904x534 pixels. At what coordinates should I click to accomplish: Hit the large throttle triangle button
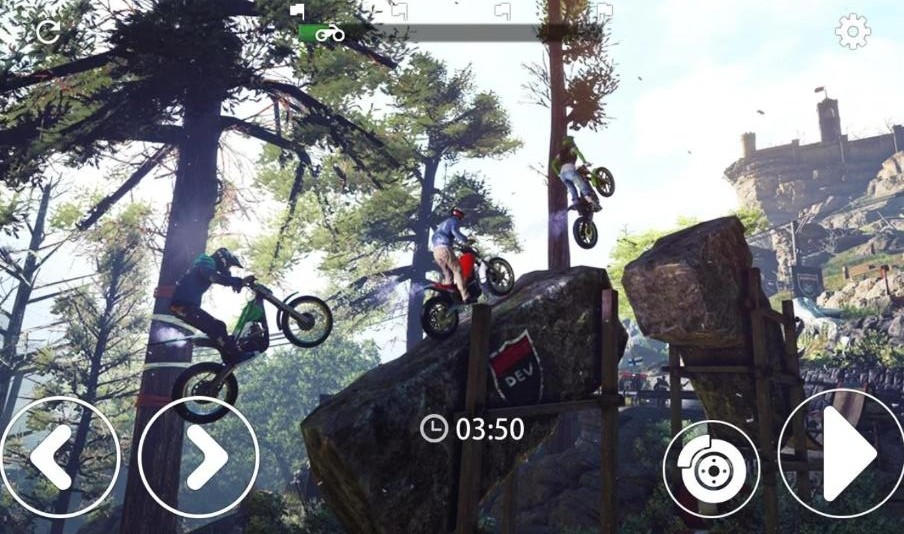tap(843, 455)
